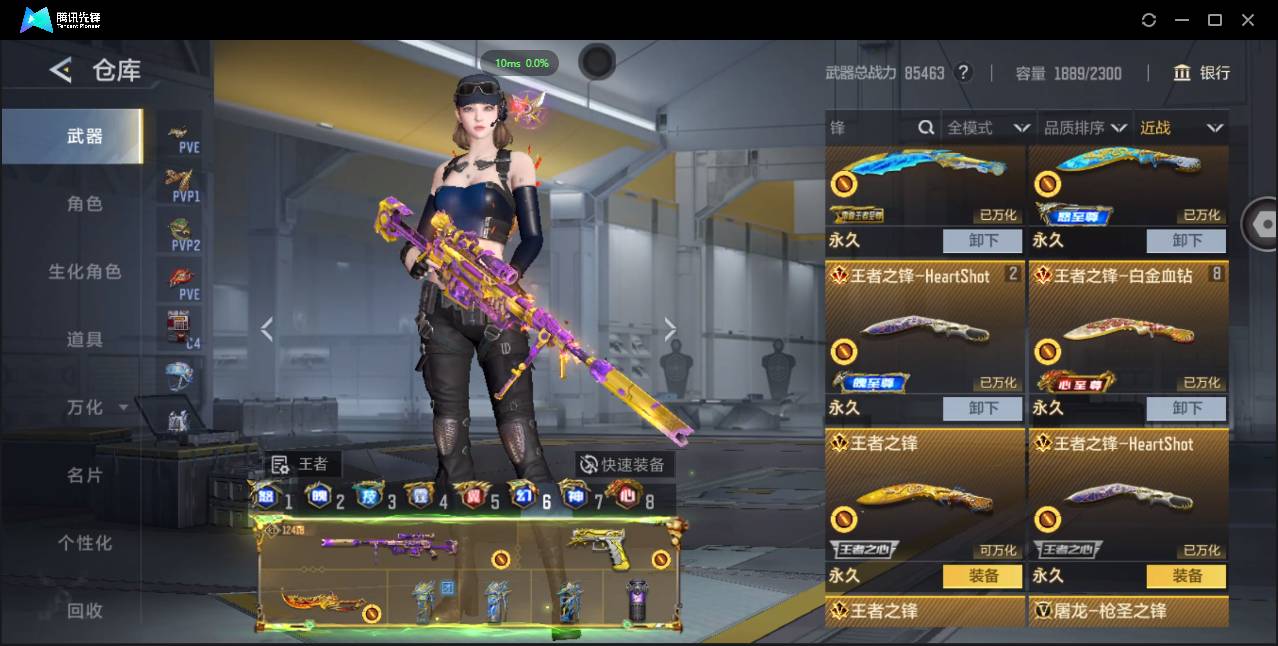Equip the golden 王者之锋 knife
1278x646 pixels.
coord(983,576)
